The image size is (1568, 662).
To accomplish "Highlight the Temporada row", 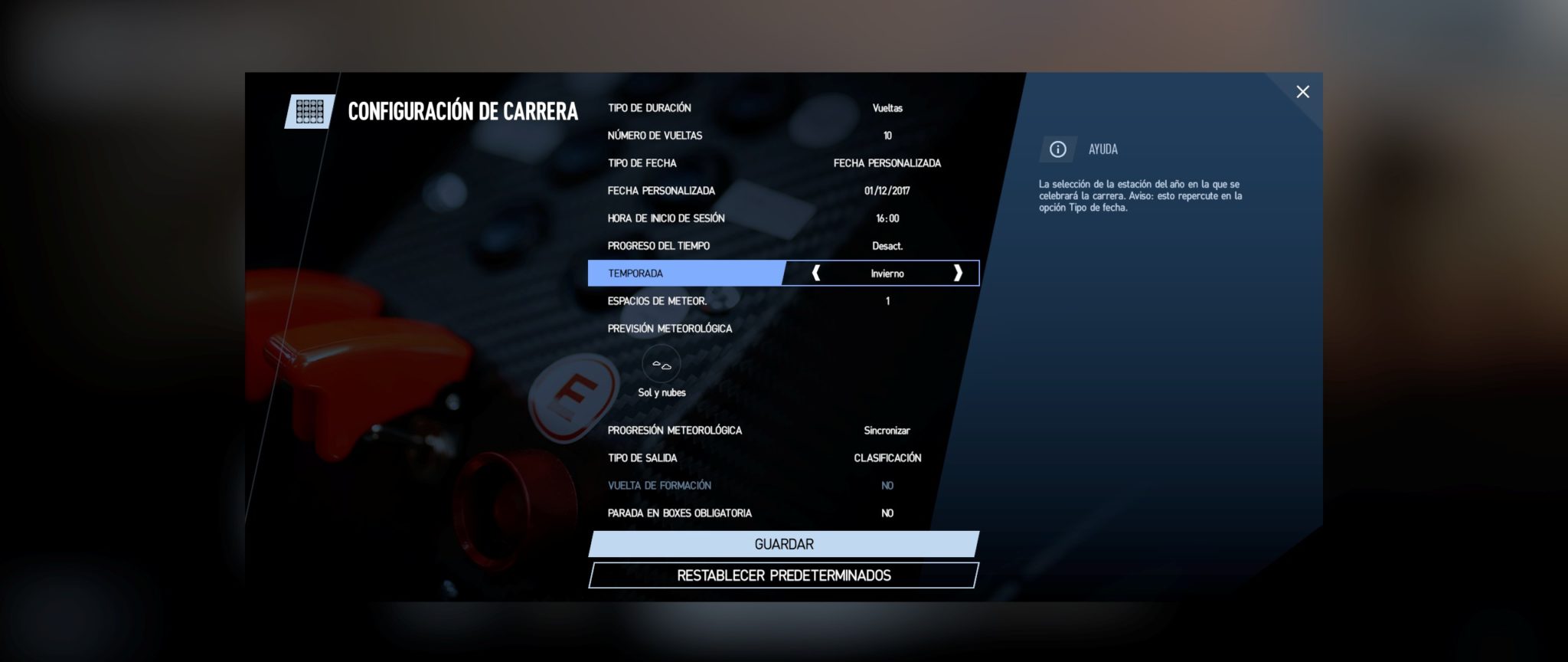I will (x=685, y=274).
